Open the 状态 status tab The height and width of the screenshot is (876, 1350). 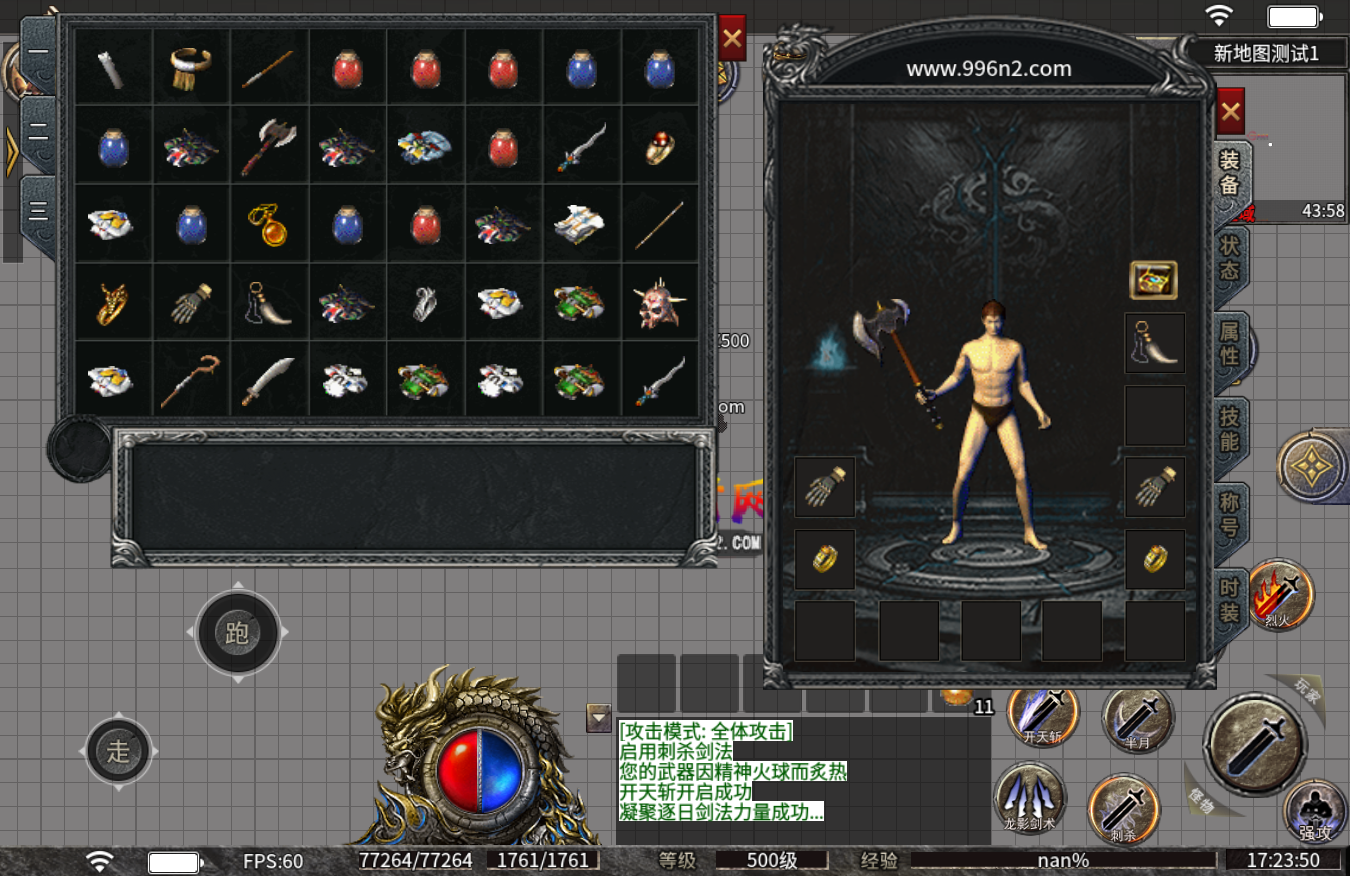pos(1230,257)
